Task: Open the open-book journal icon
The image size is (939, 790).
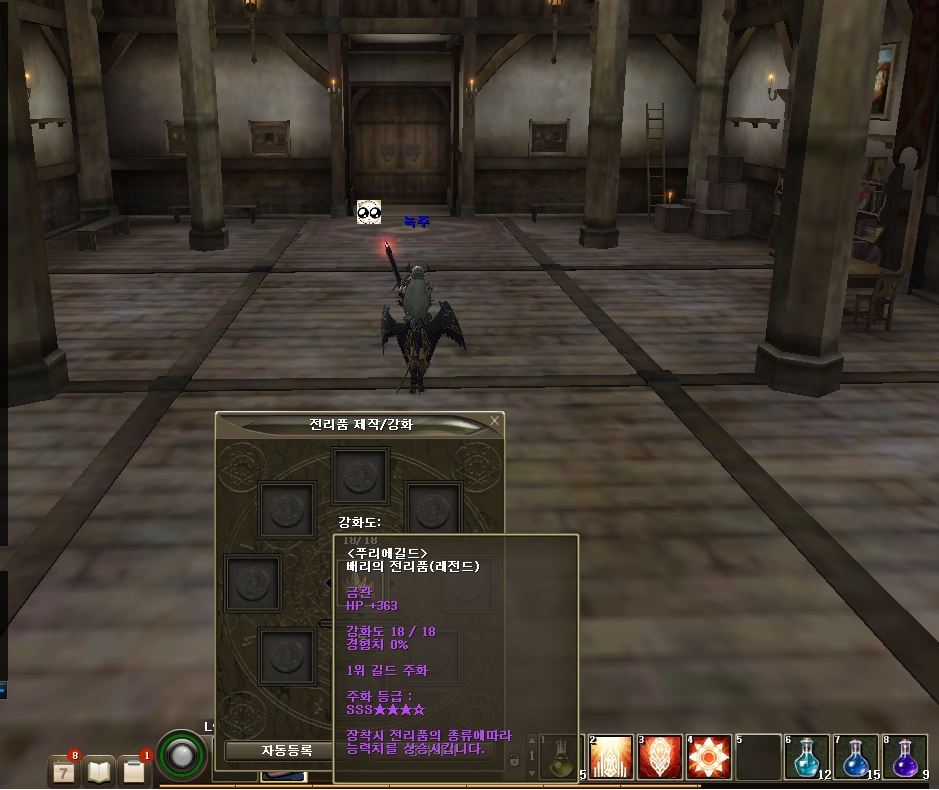Action: tap(99, 770)
